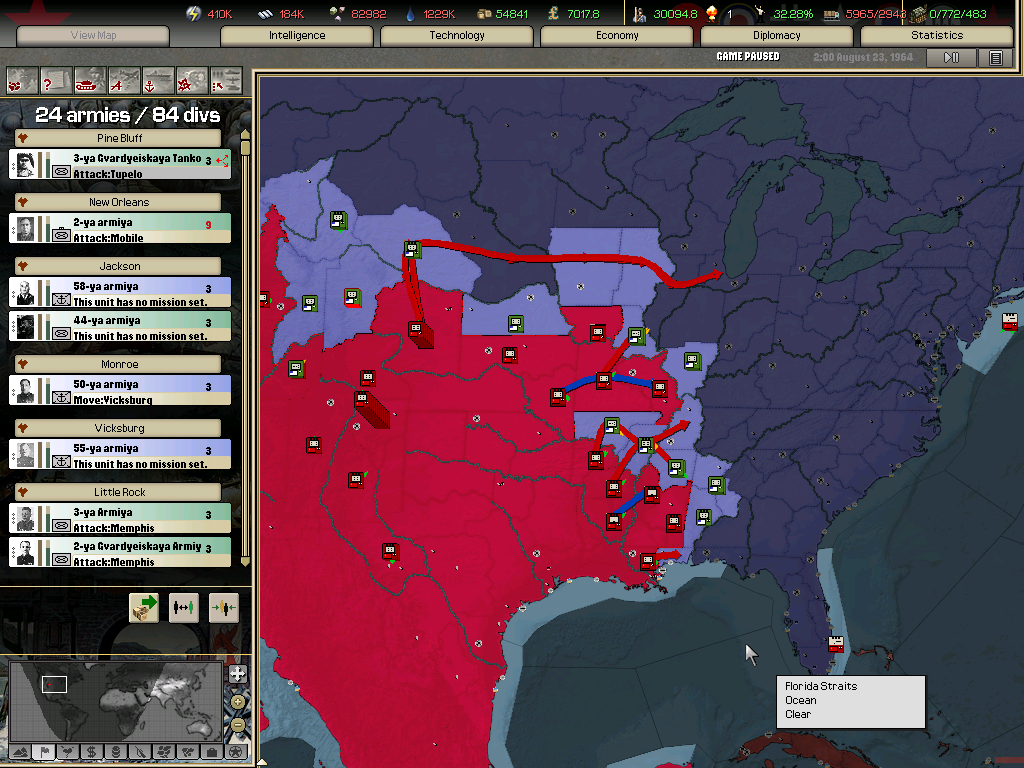Switch to the Technology tab
Screen dimensions: 1024x768
pyautogui.click(x=457, y=36)
